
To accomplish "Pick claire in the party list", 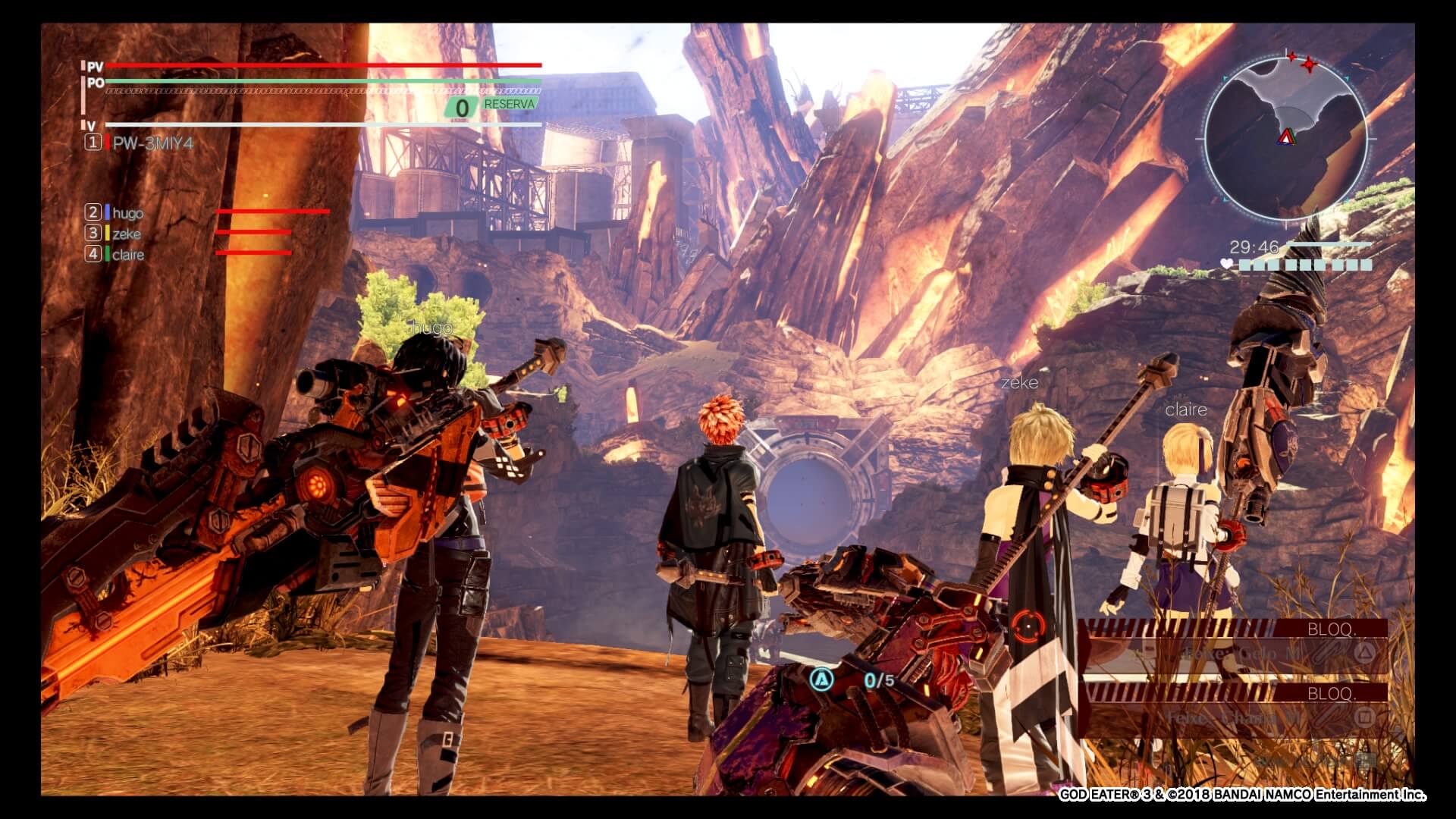I will coord(127,255).
